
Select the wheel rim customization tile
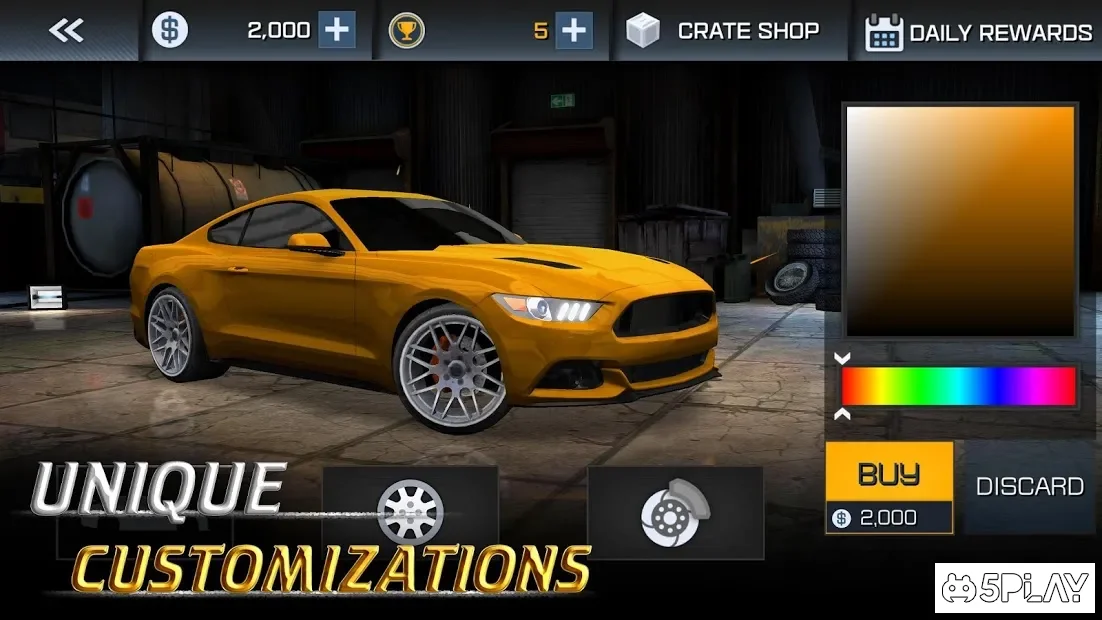[410, 510]
